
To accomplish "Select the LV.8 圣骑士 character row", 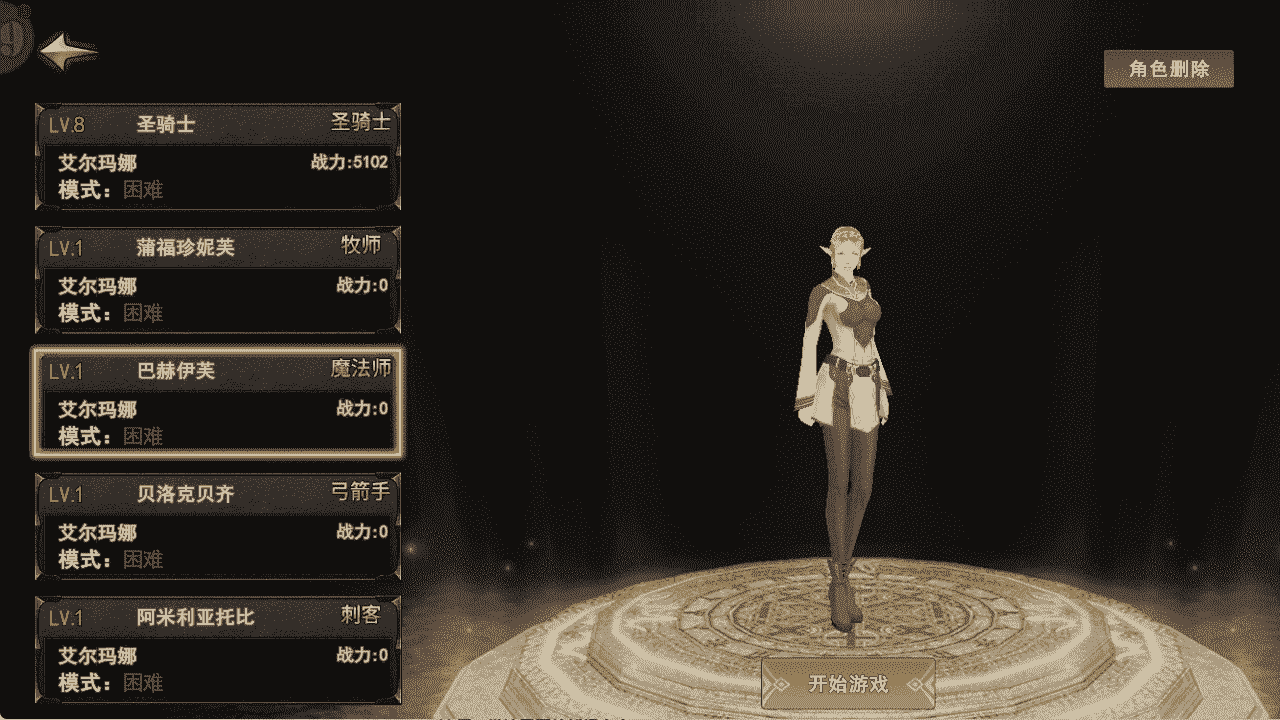I will 218,156.
